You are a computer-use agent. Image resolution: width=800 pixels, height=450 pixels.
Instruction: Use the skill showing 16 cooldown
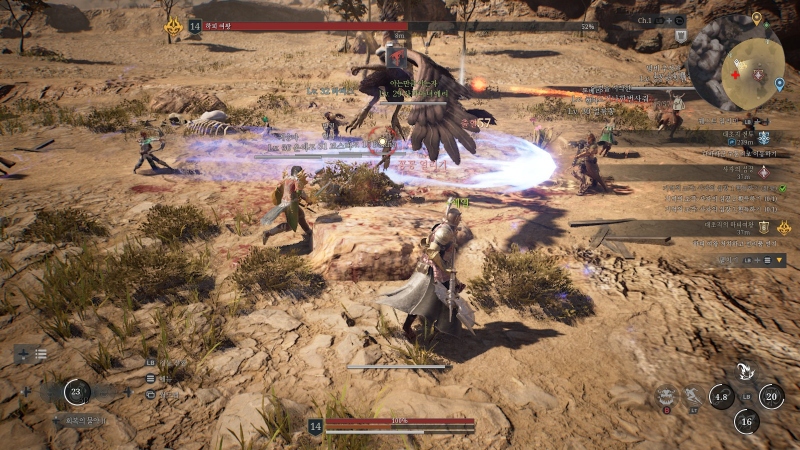(x=746, y=421)
